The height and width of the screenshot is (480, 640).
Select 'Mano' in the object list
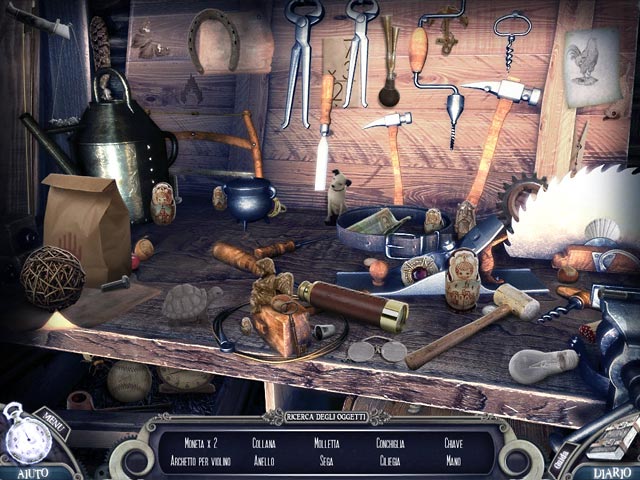pyautogui.click(x=454, y=462)
